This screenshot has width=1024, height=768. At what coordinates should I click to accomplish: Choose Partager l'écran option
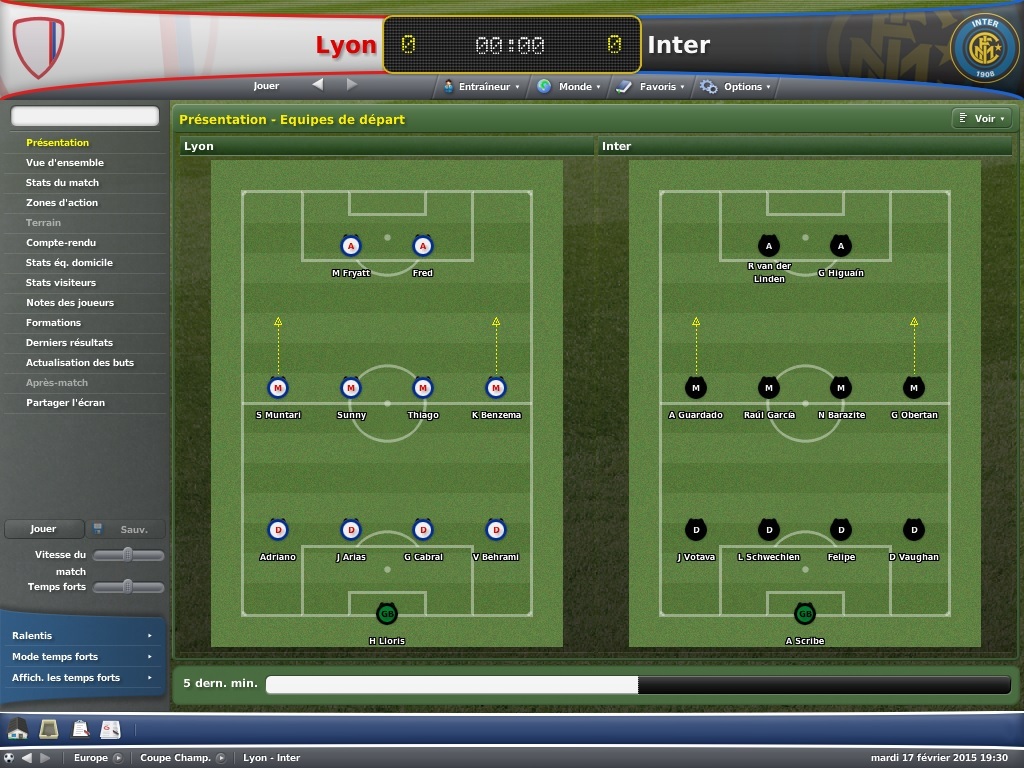(x=65, y=403)
